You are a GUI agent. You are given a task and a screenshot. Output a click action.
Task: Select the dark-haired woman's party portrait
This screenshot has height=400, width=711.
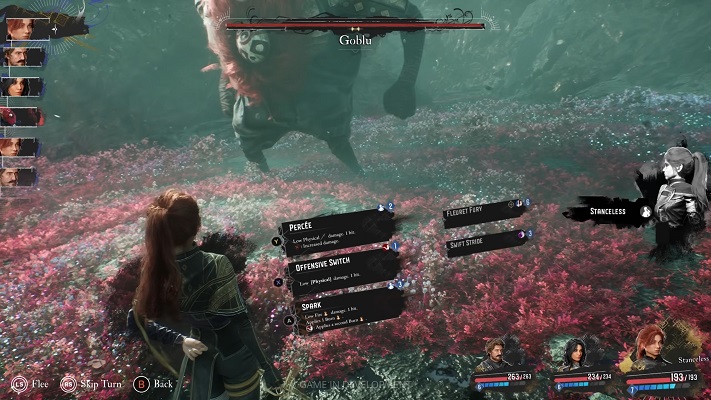(571, 353)
